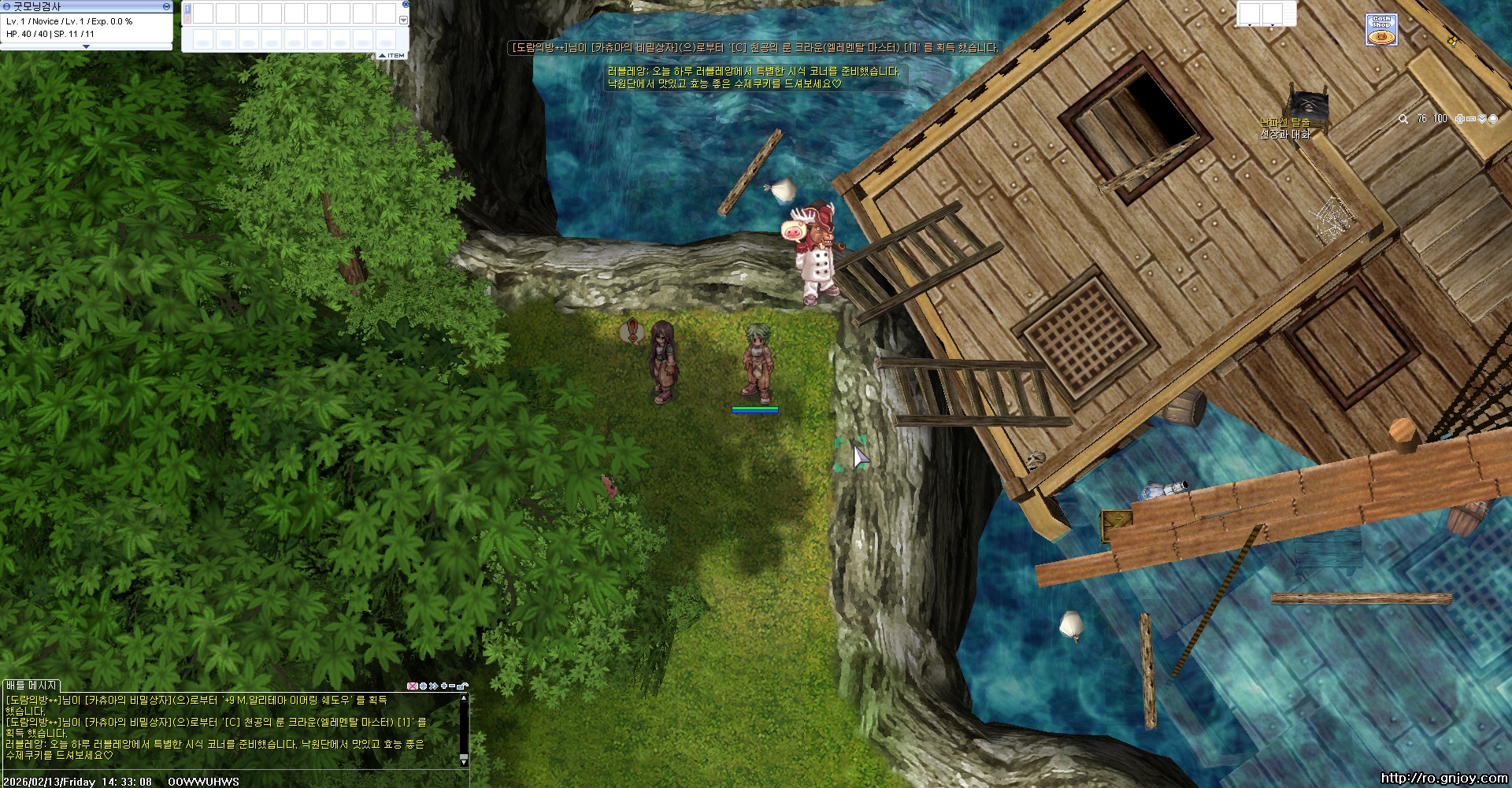Switch to hotkey bar row 2
Viewport: 1512px width, 788px height.
tap(187, 17)
